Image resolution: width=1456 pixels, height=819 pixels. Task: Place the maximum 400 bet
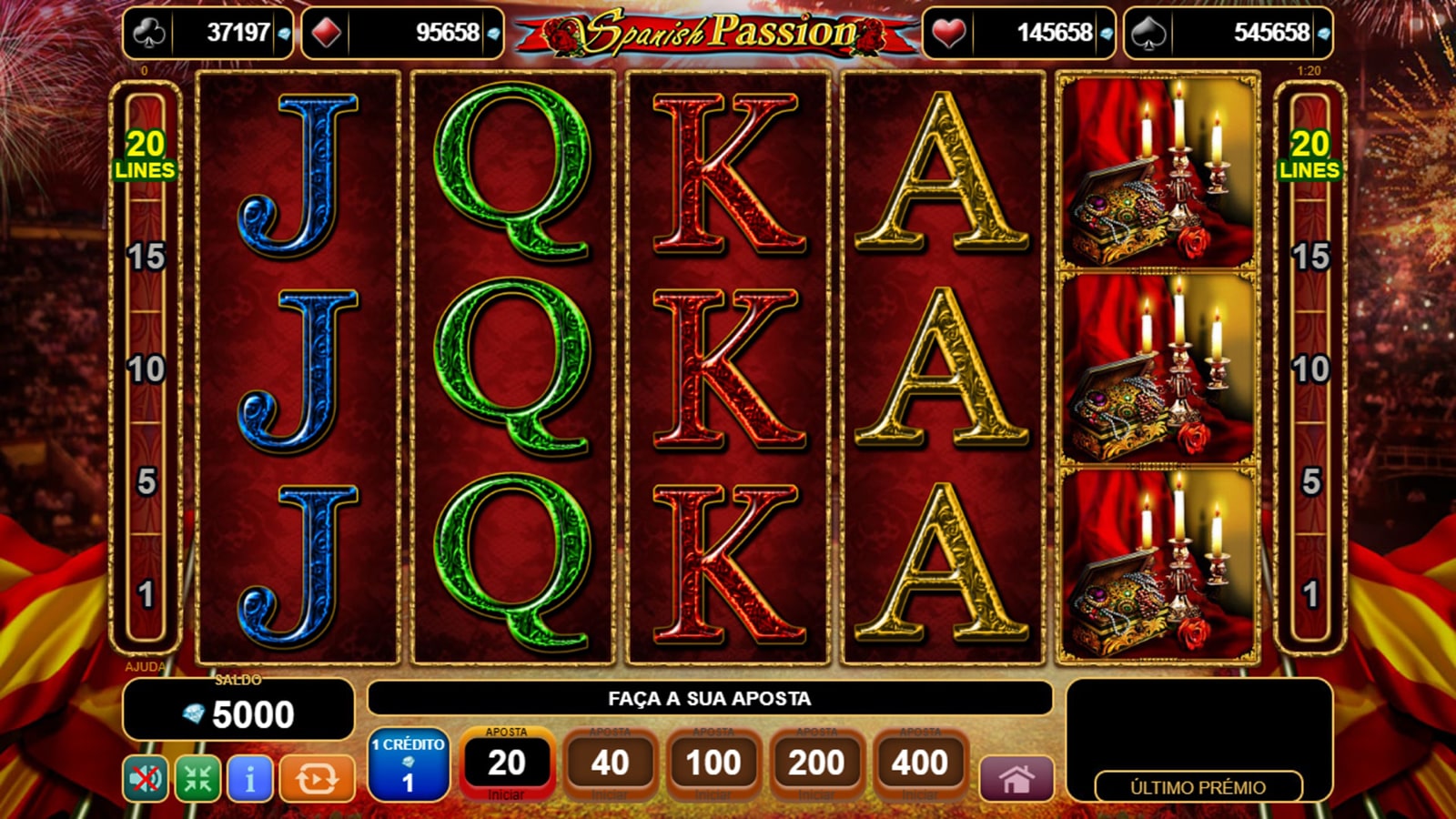[x=920, y=763]
